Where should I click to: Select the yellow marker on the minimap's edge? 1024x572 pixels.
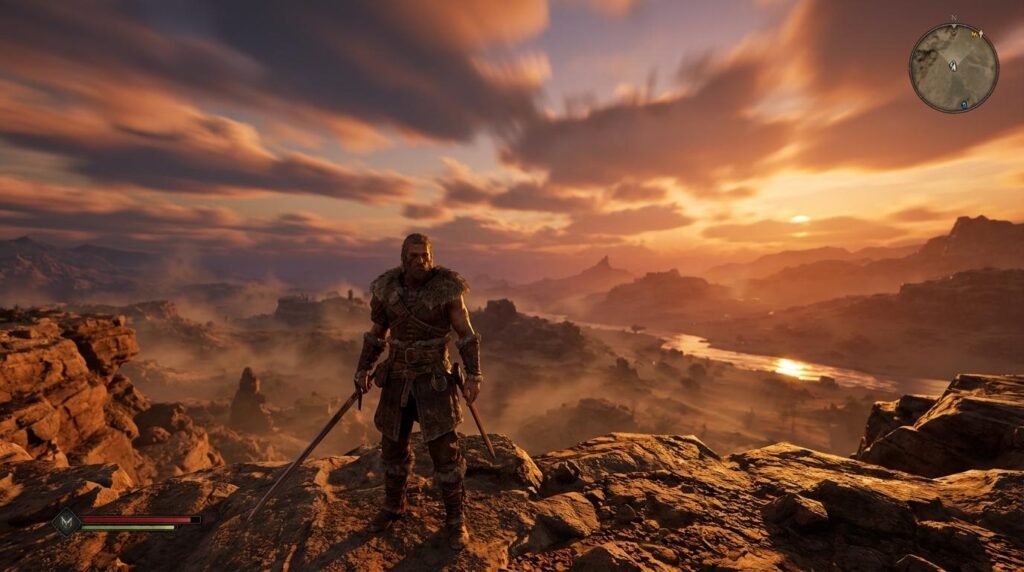coord(976,34)
